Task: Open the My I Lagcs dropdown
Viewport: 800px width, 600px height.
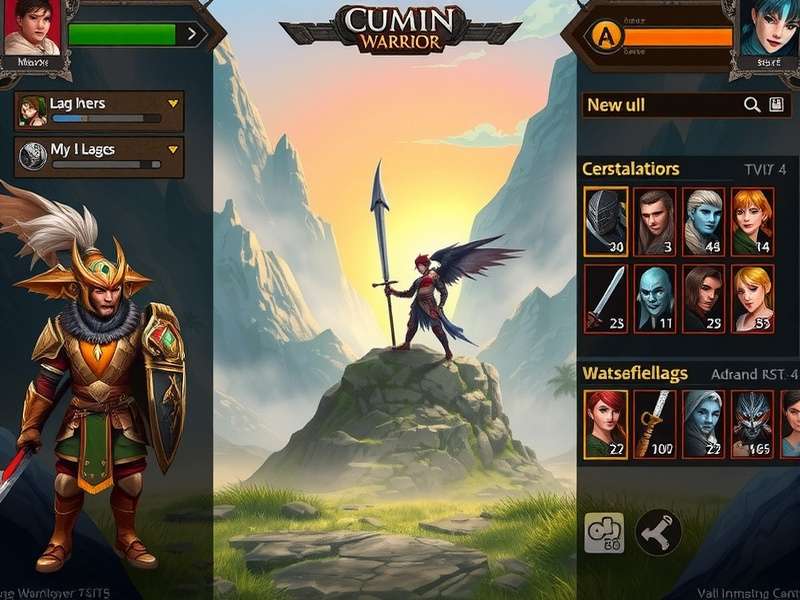Action: 173,149
